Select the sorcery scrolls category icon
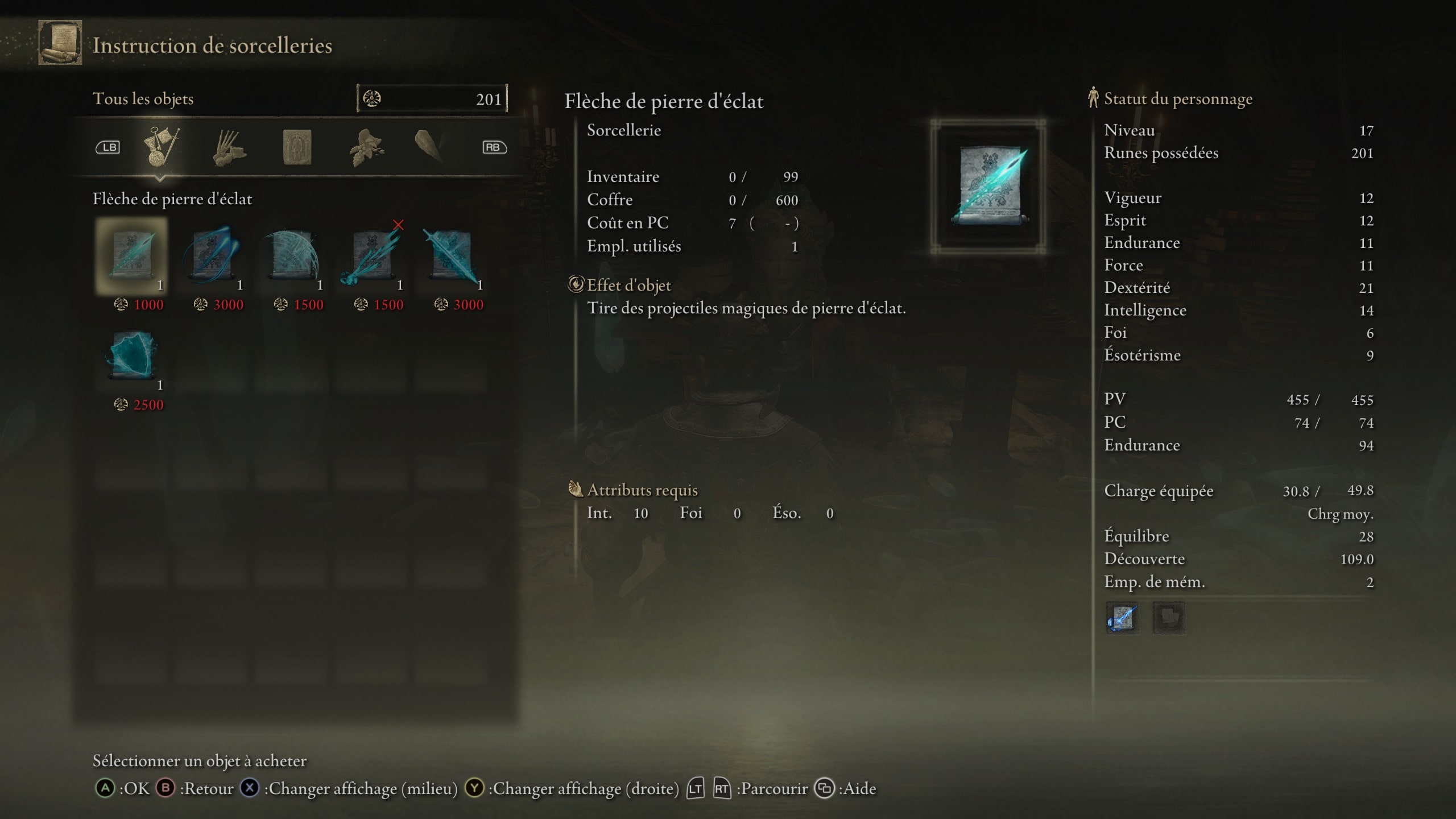Screen dimensions: 1456x819 pos(162,147)
